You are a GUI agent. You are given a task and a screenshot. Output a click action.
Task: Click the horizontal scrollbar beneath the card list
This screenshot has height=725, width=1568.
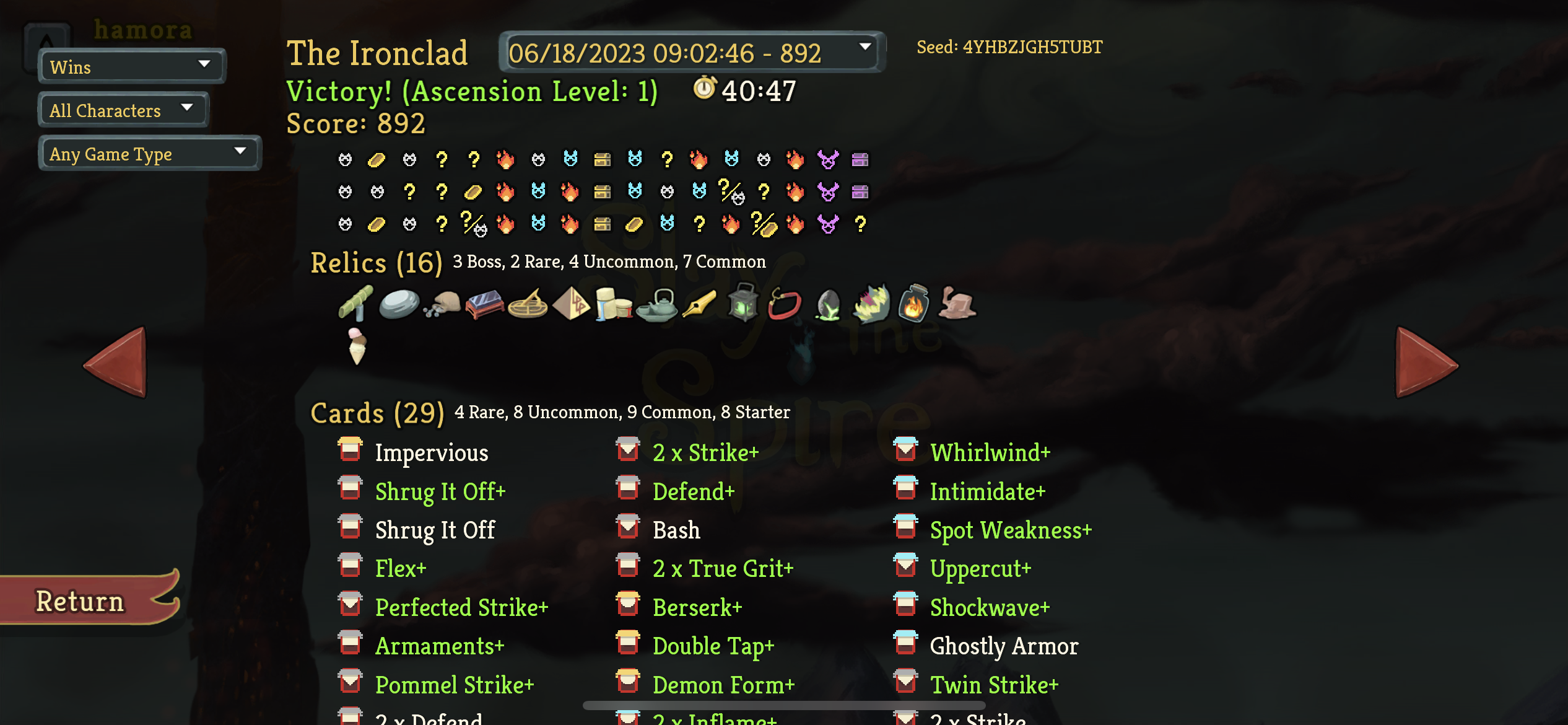[x=783, y=705]
